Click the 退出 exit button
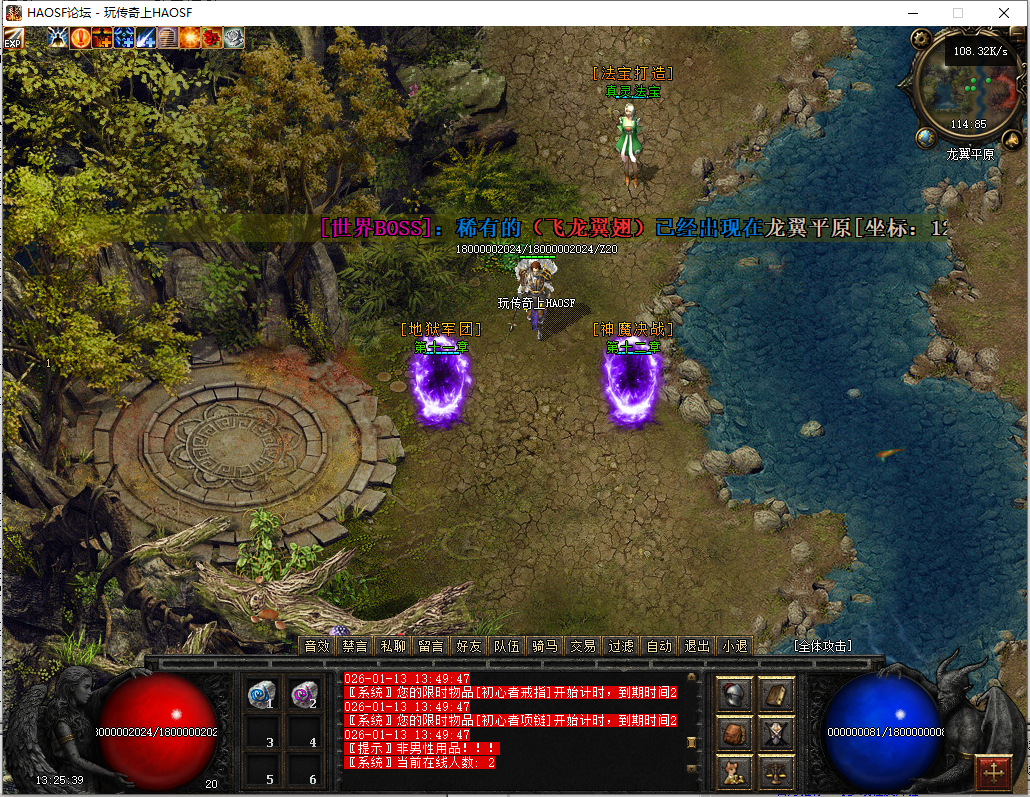Image resolution: width=1030 pixels, height=797 pixels. 696,646
